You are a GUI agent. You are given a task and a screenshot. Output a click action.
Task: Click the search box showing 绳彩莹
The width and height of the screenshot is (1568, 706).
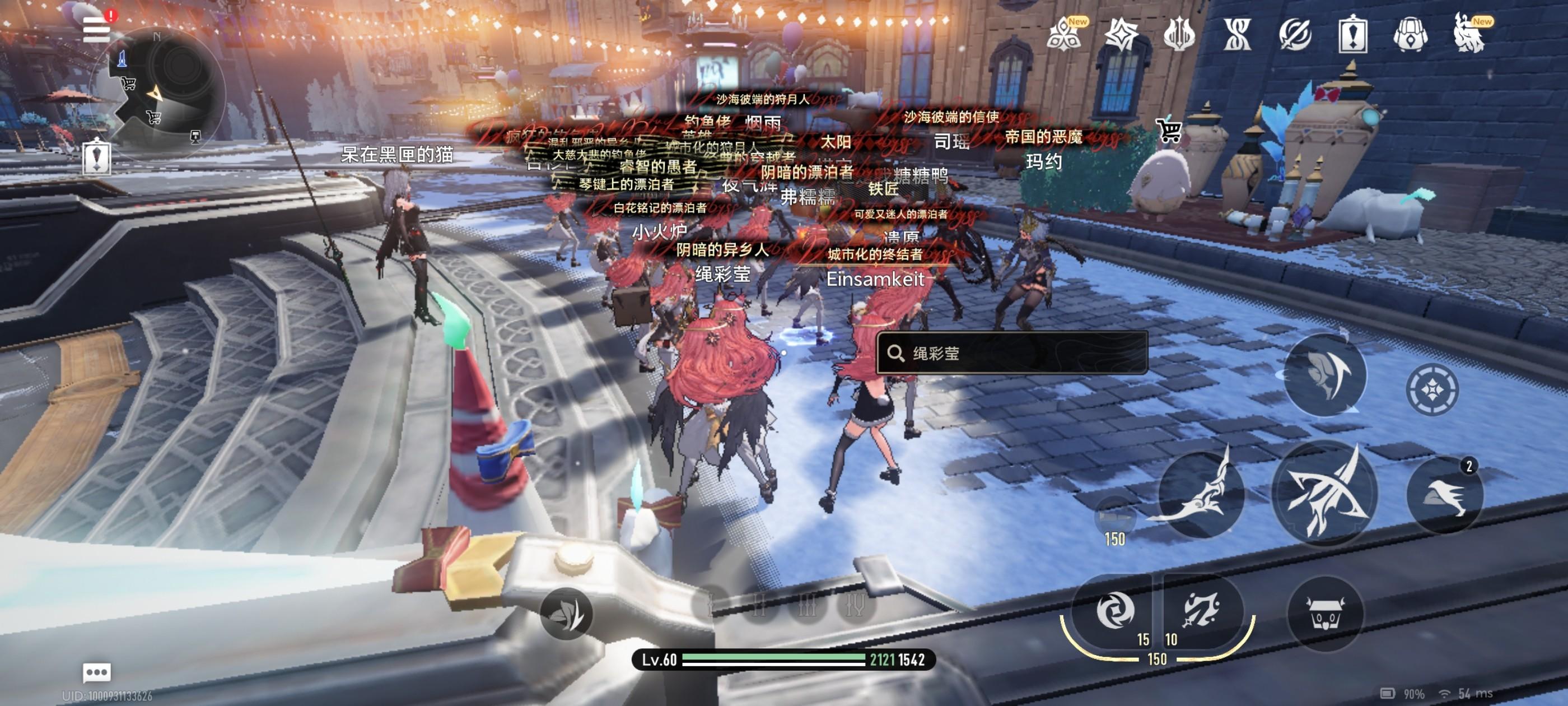click(1012, 354)
